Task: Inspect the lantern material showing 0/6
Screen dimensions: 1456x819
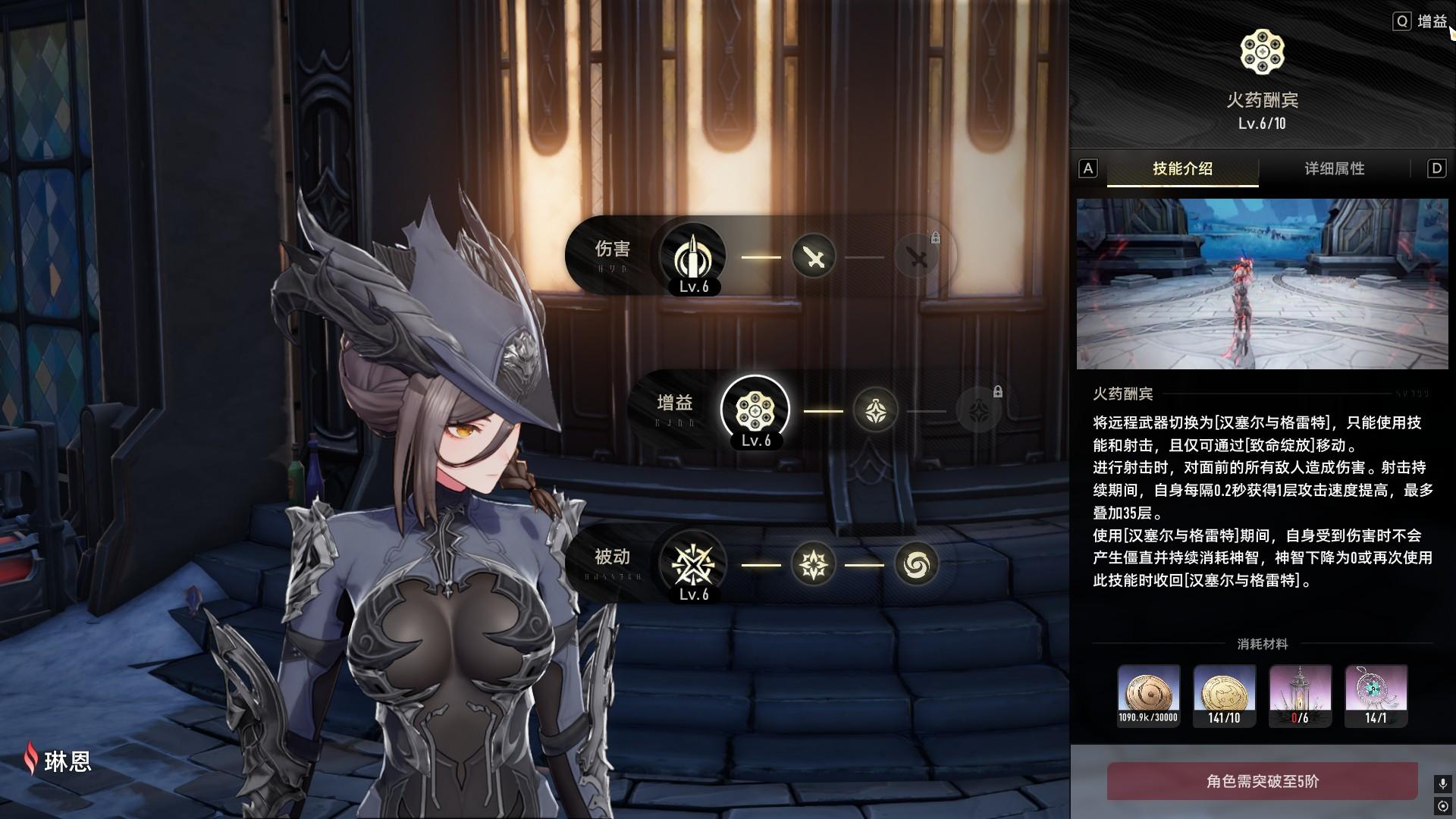Action: coord(1301,695)
